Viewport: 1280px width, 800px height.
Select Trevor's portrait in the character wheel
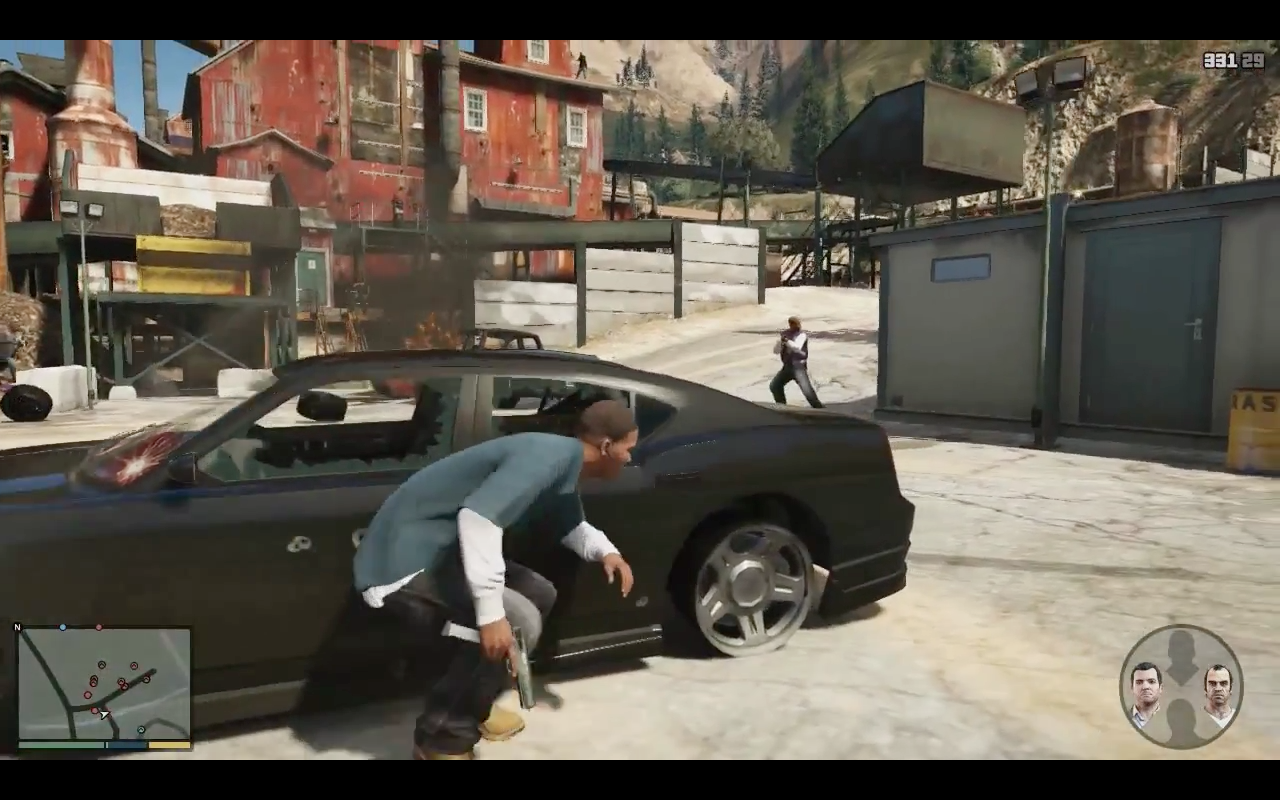click(x=1216, y=688)
